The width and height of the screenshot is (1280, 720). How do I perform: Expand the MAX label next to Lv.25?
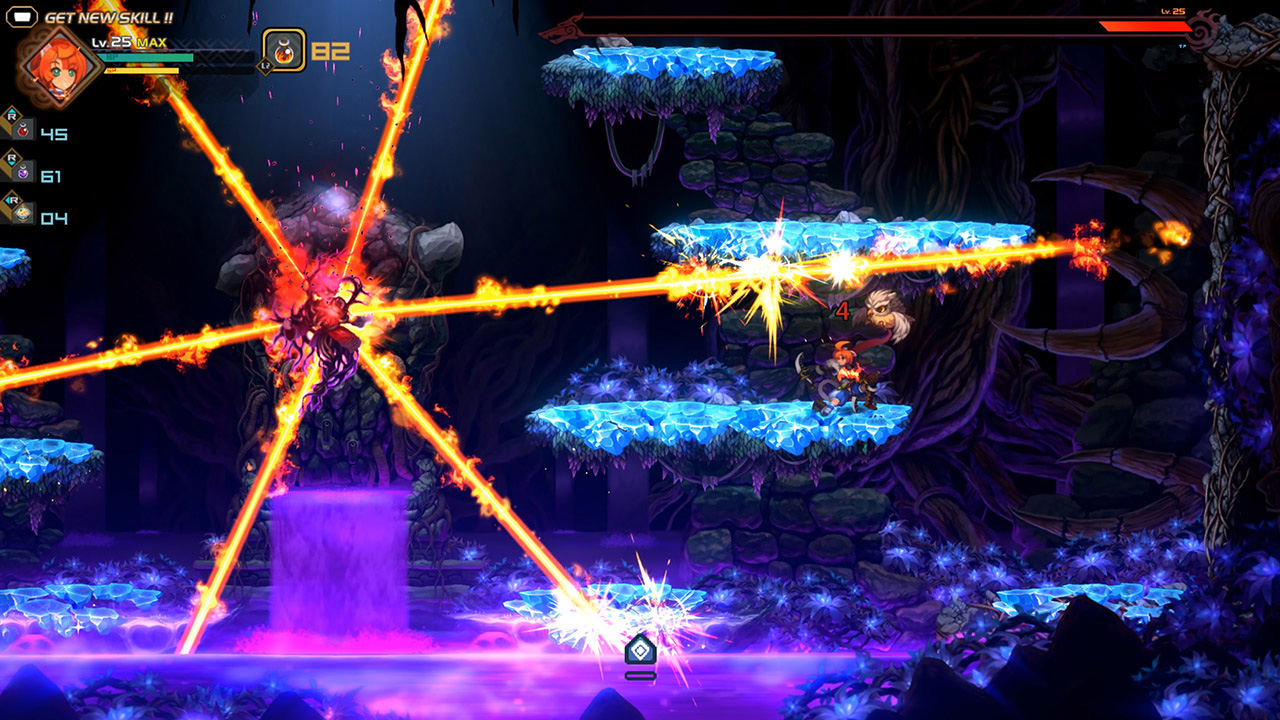(x=152, y=42)
